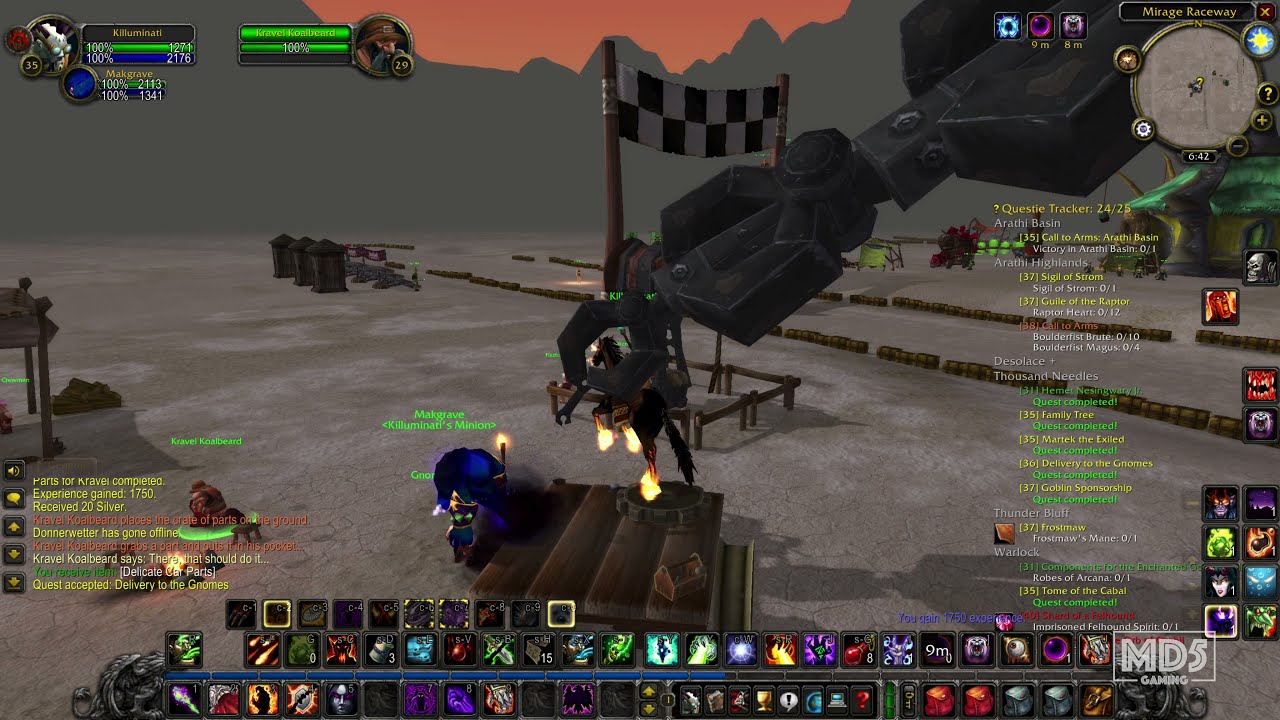Open the world map globe icon

[x=812, y=700]
